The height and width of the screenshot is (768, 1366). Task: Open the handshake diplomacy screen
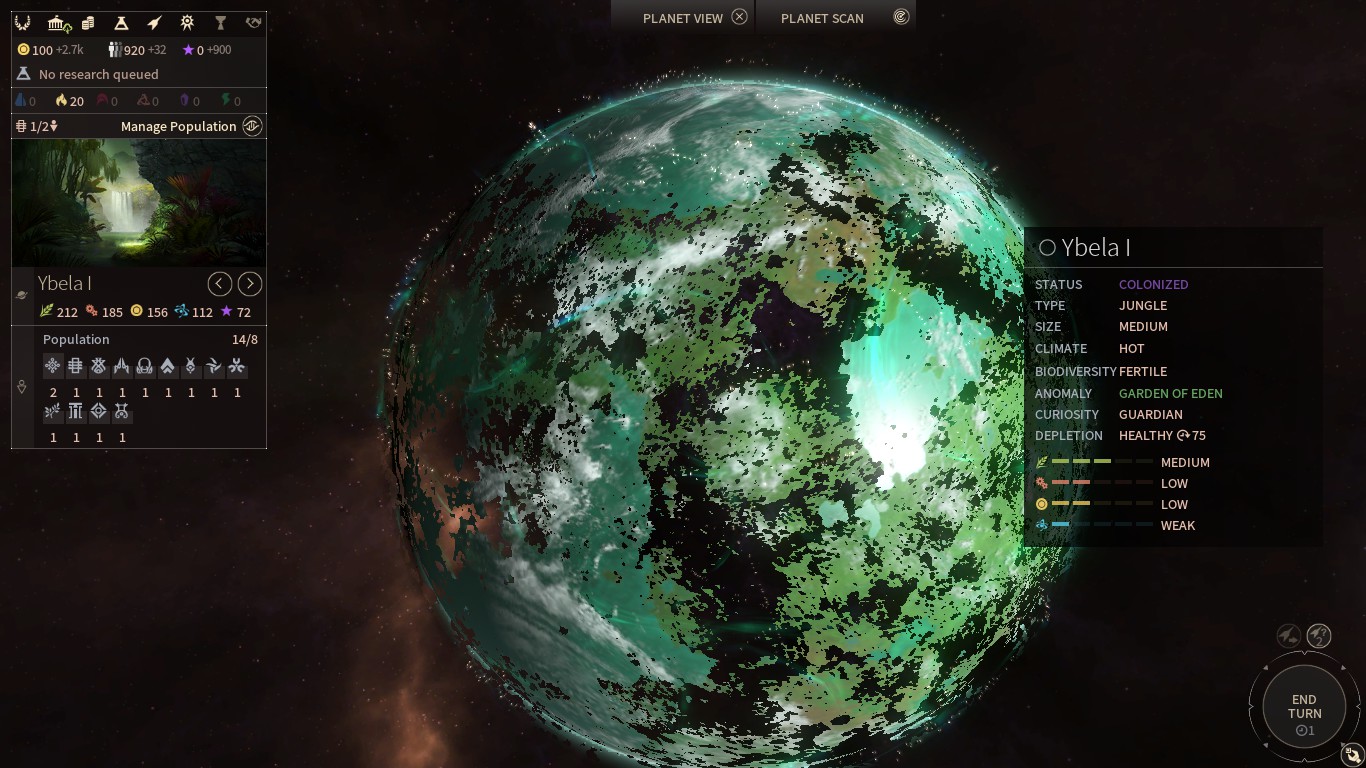click(x=253, y=22)
